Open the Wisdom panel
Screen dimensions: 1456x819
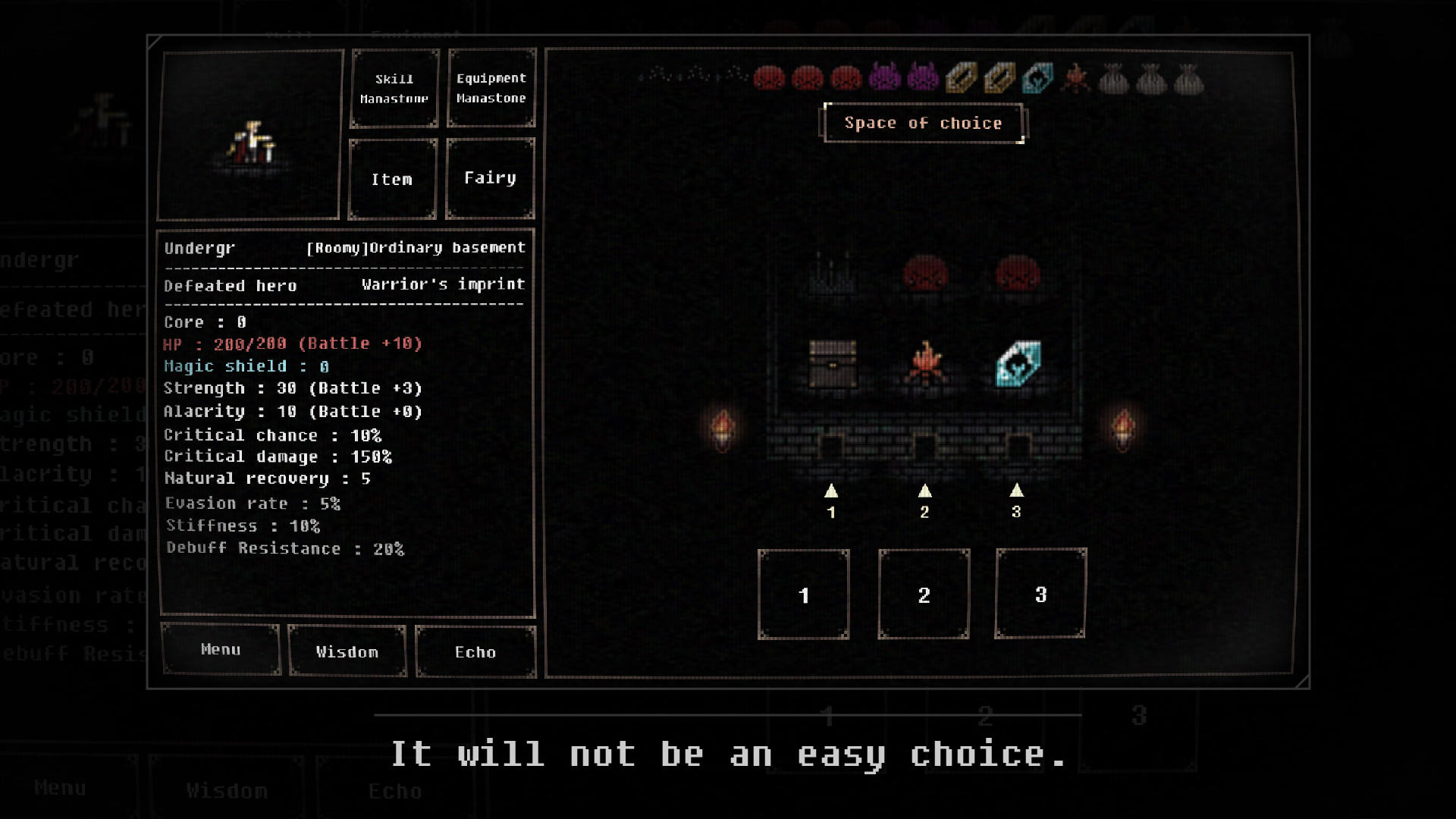point(347,651)
